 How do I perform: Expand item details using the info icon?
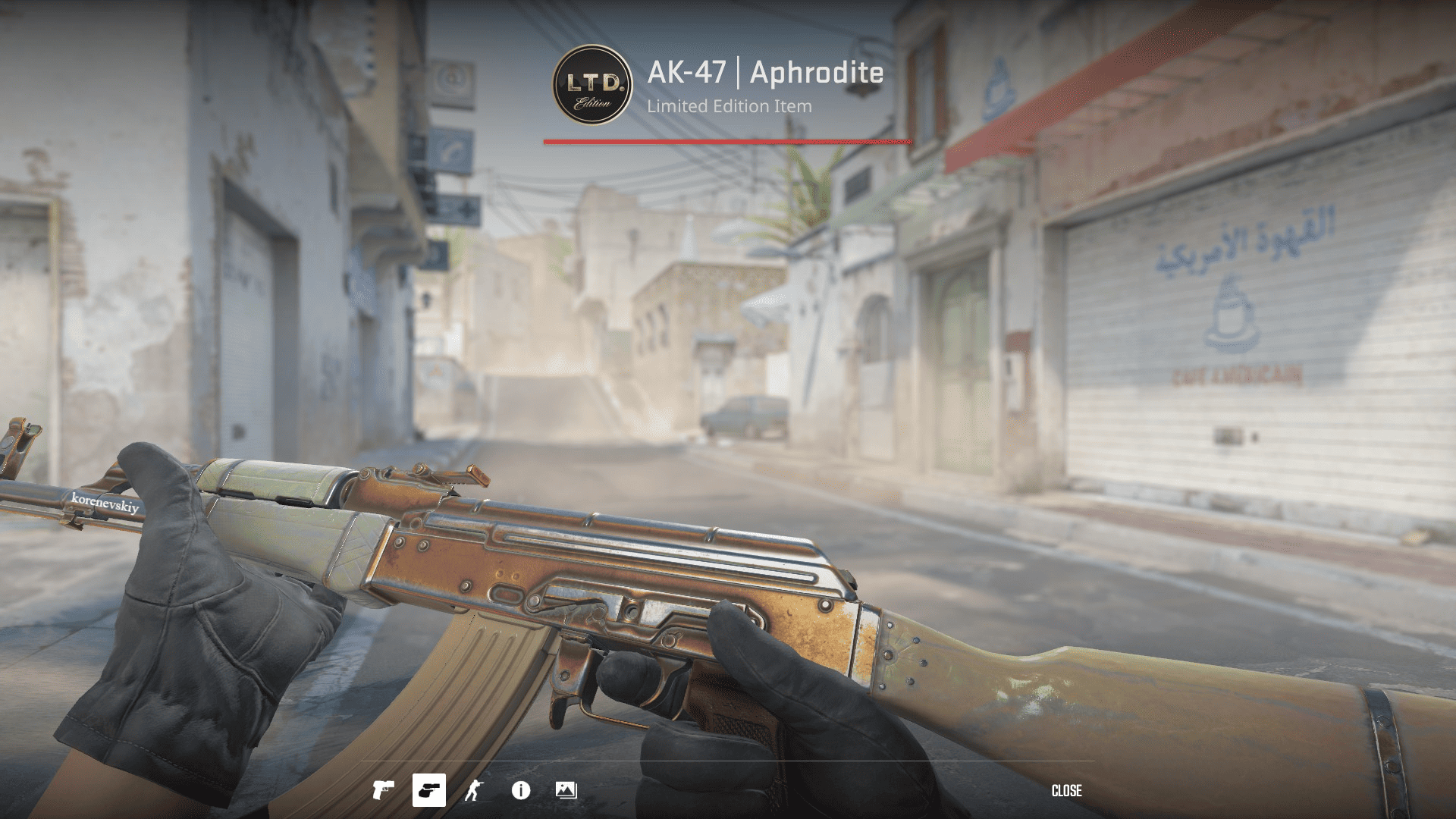coord(522,790)
